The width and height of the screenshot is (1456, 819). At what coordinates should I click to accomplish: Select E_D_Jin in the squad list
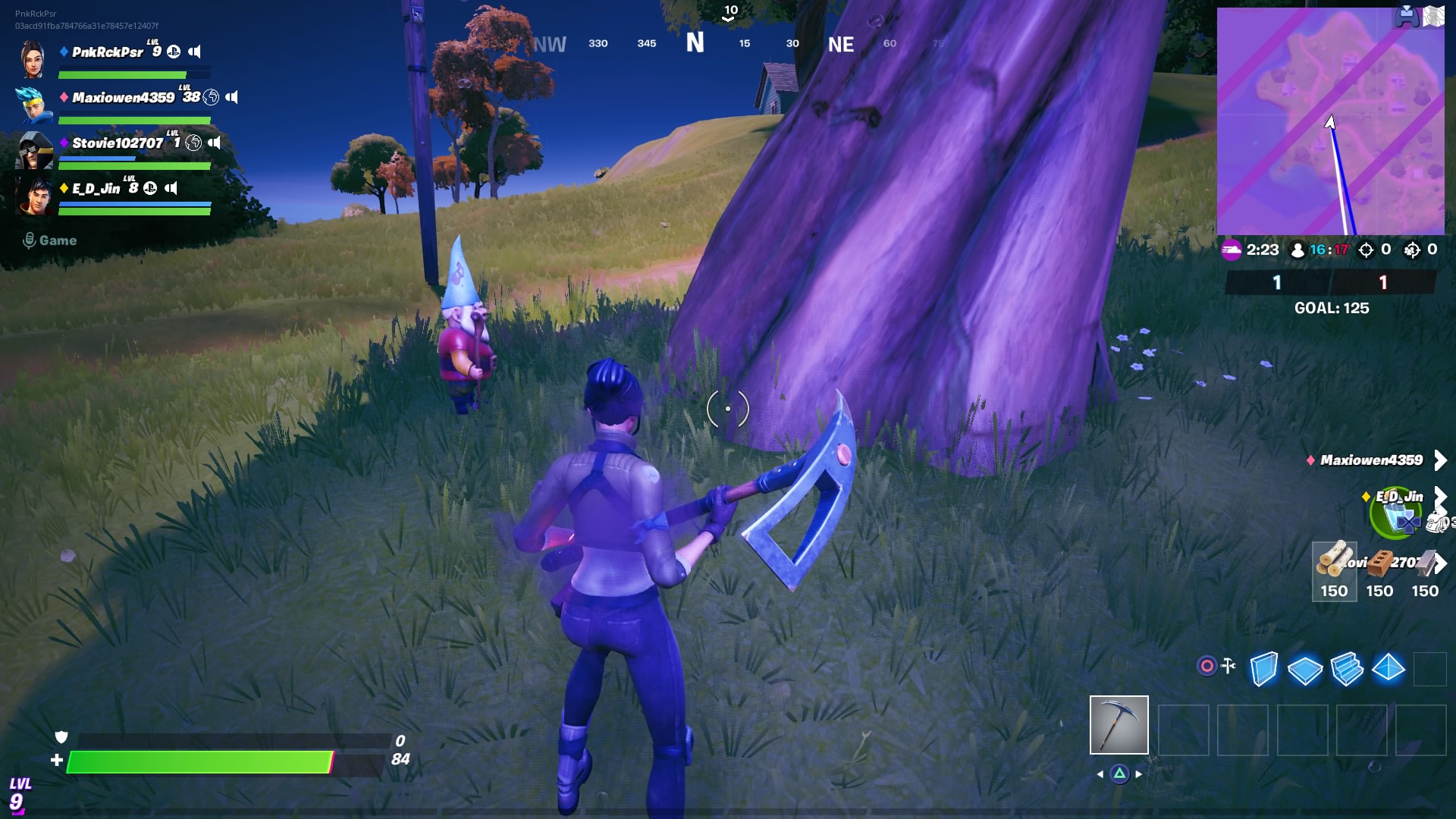[x=96, y=189]
